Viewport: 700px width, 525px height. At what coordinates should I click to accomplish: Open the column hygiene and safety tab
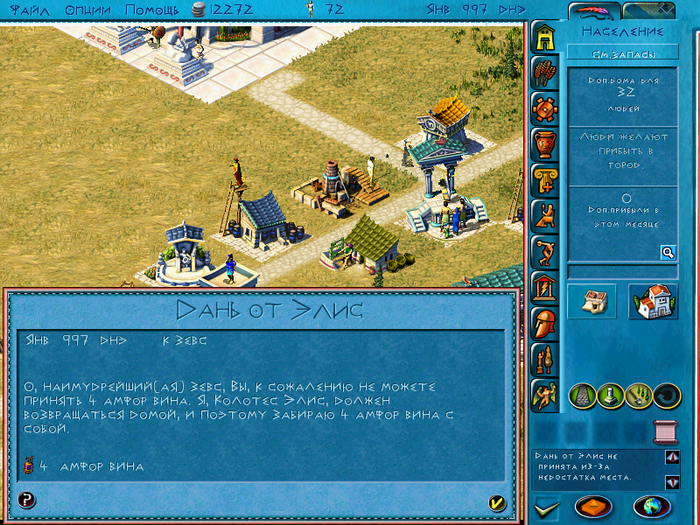point(544,180)
